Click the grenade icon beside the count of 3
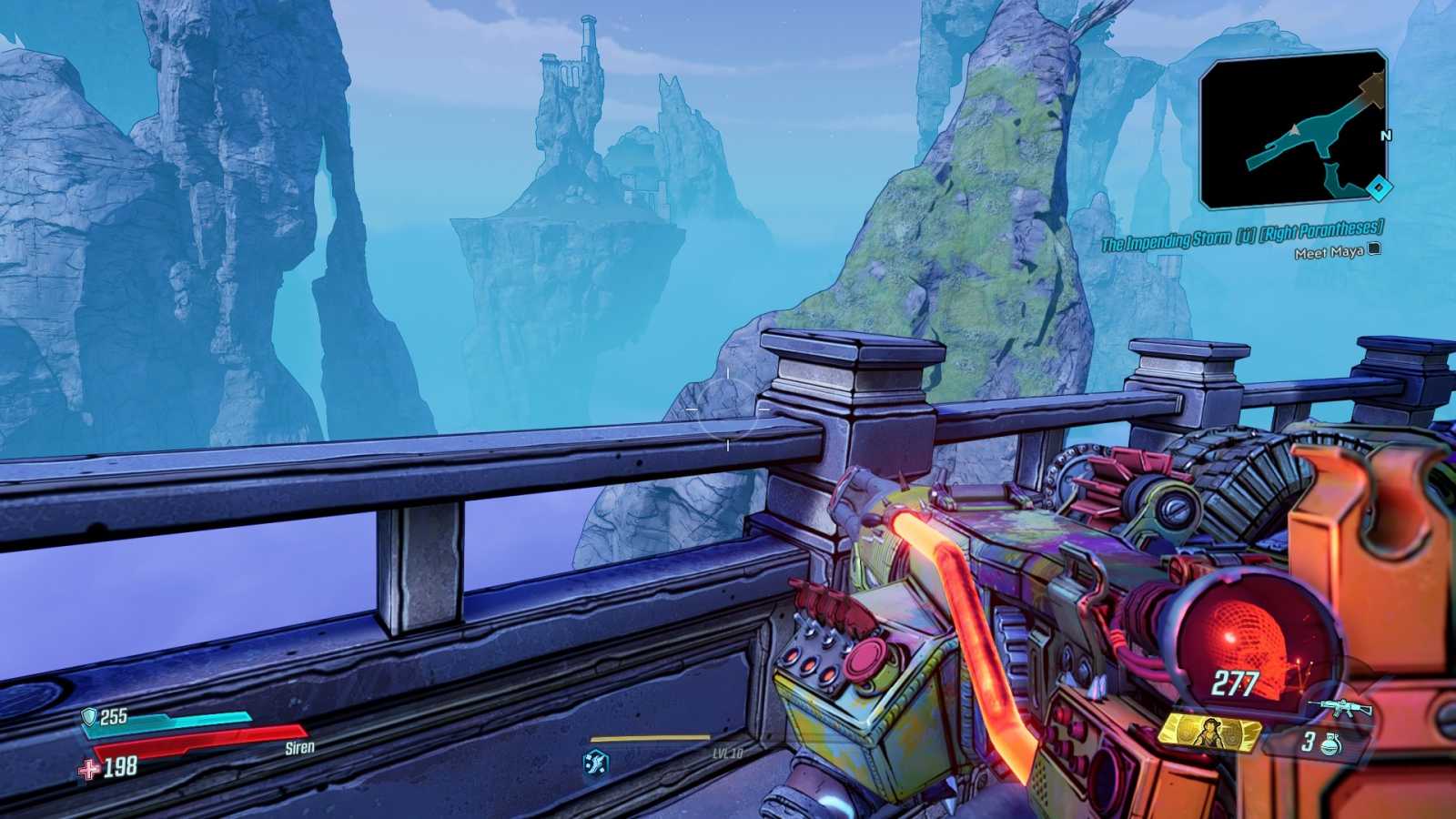 point(1330,744)
